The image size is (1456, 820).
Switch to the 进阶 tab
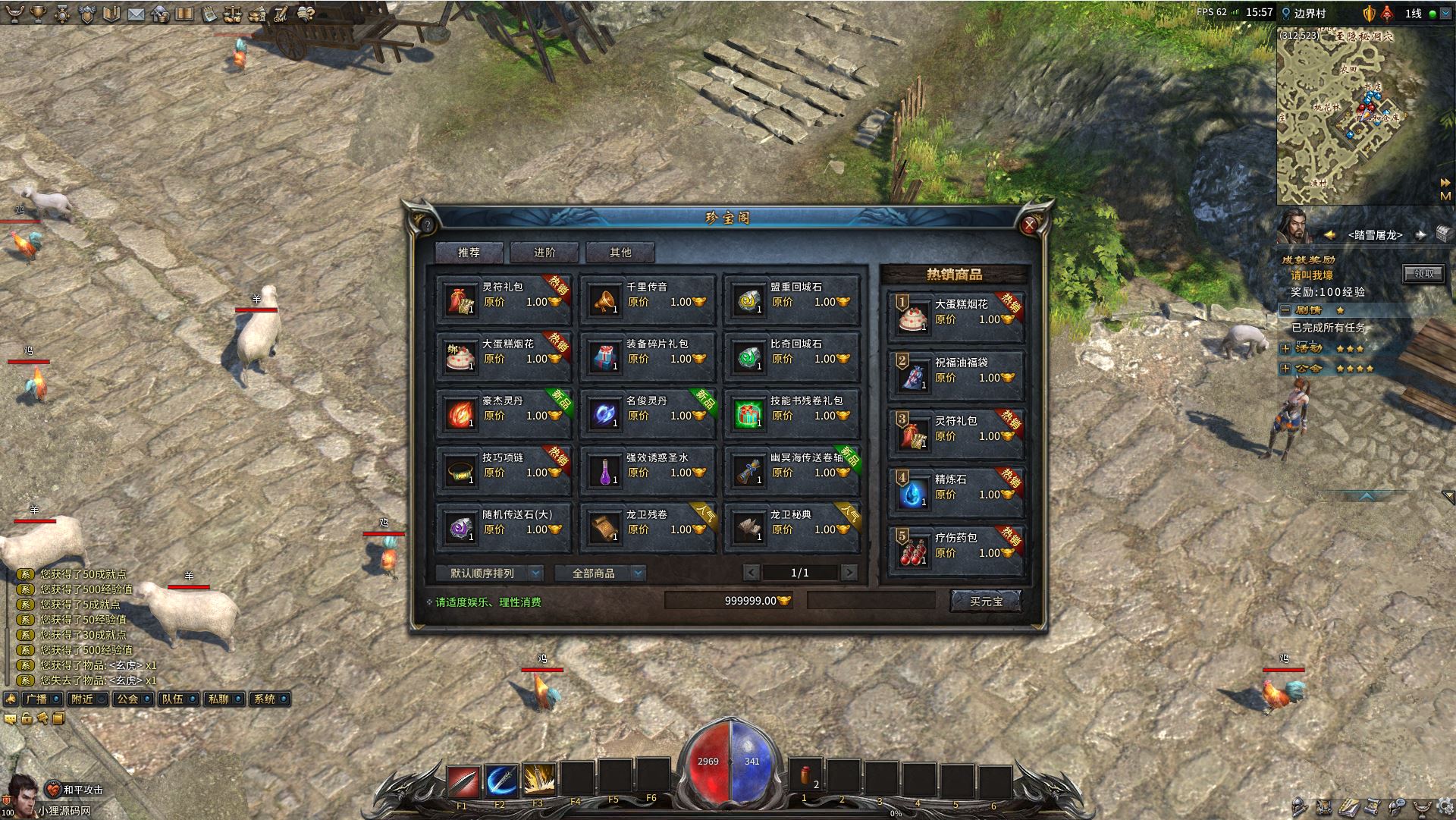(544, 253)
